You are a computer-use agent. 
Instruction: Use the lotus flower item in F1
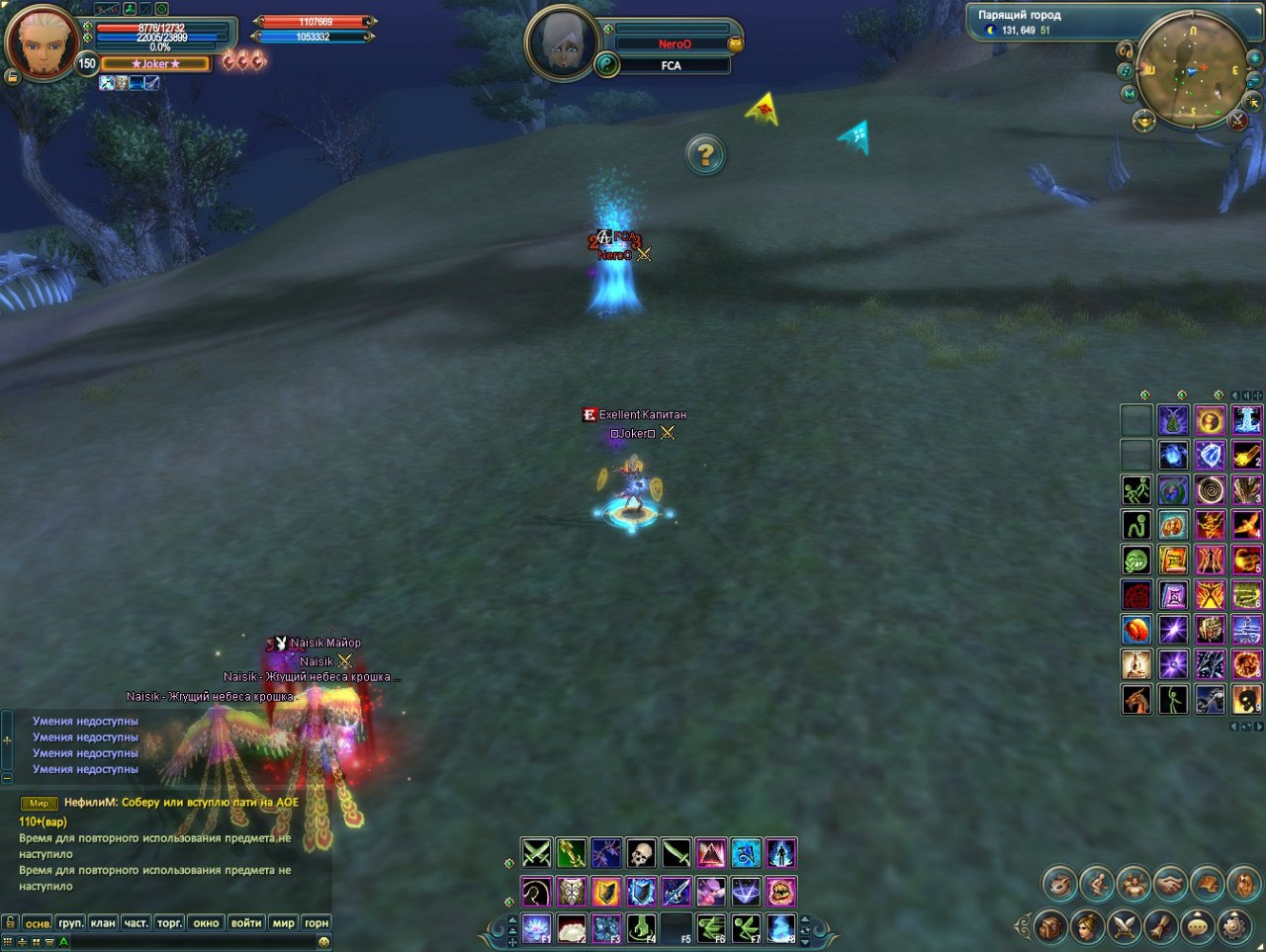coord(537,928)
